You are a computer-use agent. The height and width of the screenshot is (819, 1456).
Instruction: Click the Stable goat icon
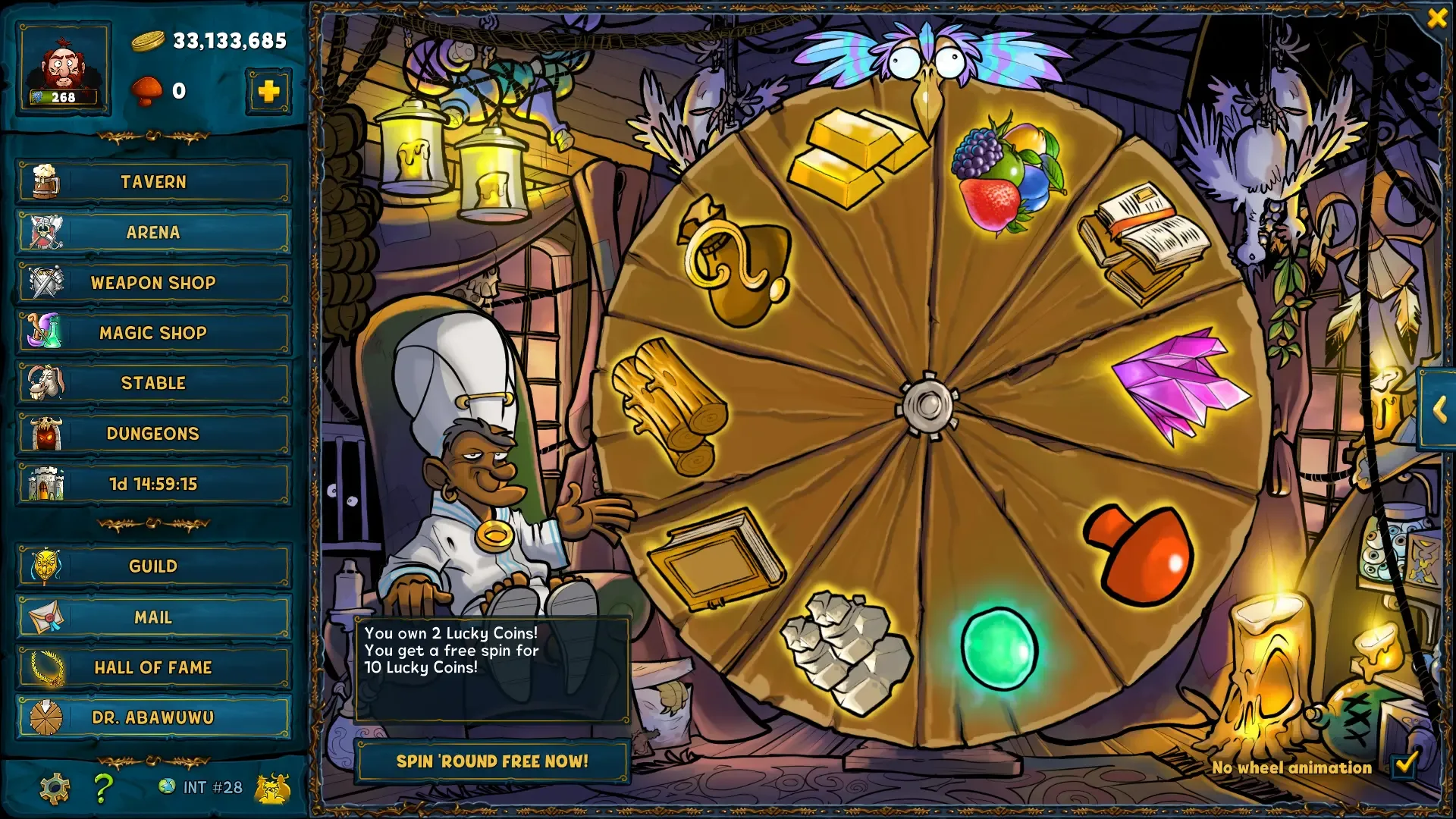tap(47, 383)
